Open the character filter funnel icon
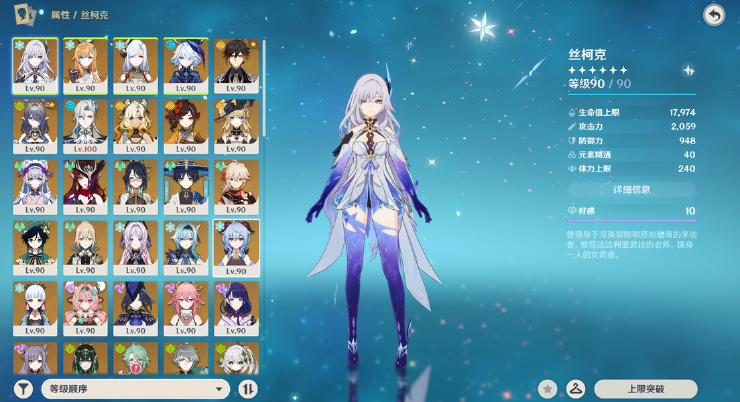This screenshot has width=740, height=402. (x=23, y=389)
